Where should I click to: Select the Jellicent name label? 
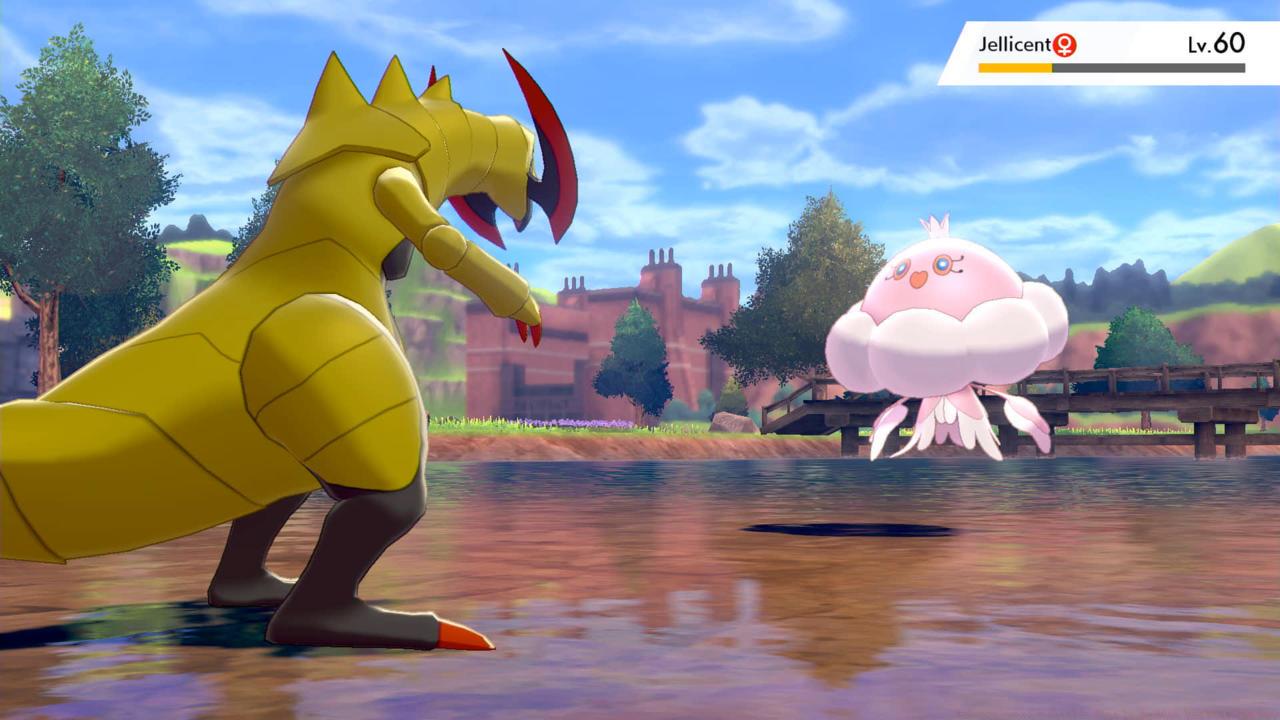(x=1015, y=45)
